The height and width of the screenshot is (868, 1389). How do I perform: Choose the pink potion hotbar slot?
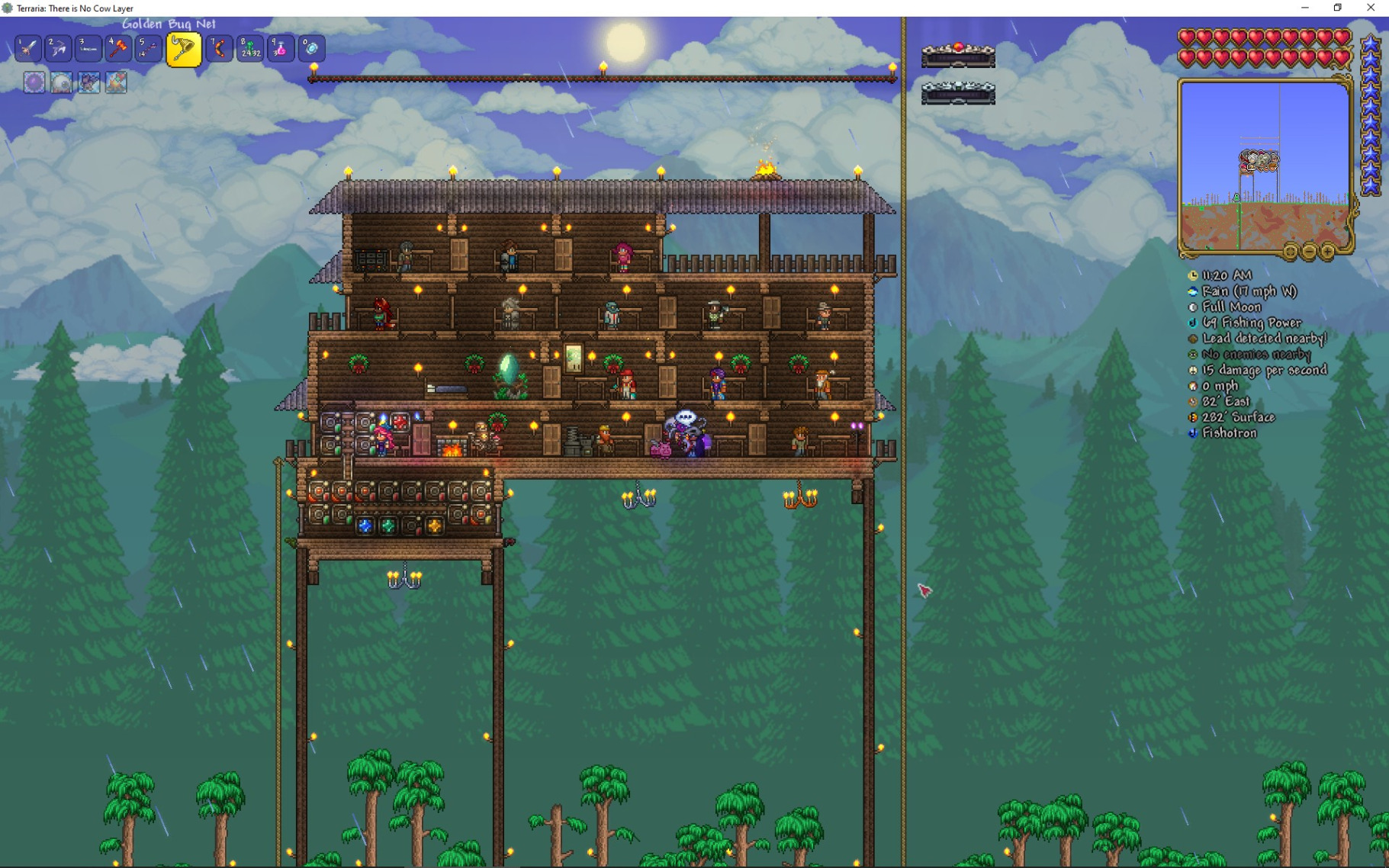[x=280, y=49]
